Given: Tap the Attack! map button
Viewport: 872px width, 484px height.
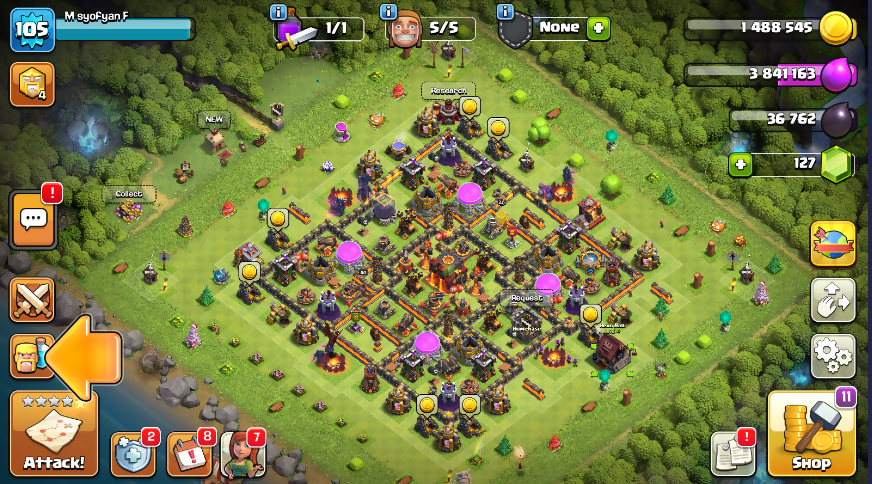Looking at the screenshot, I should pos(54,434).
